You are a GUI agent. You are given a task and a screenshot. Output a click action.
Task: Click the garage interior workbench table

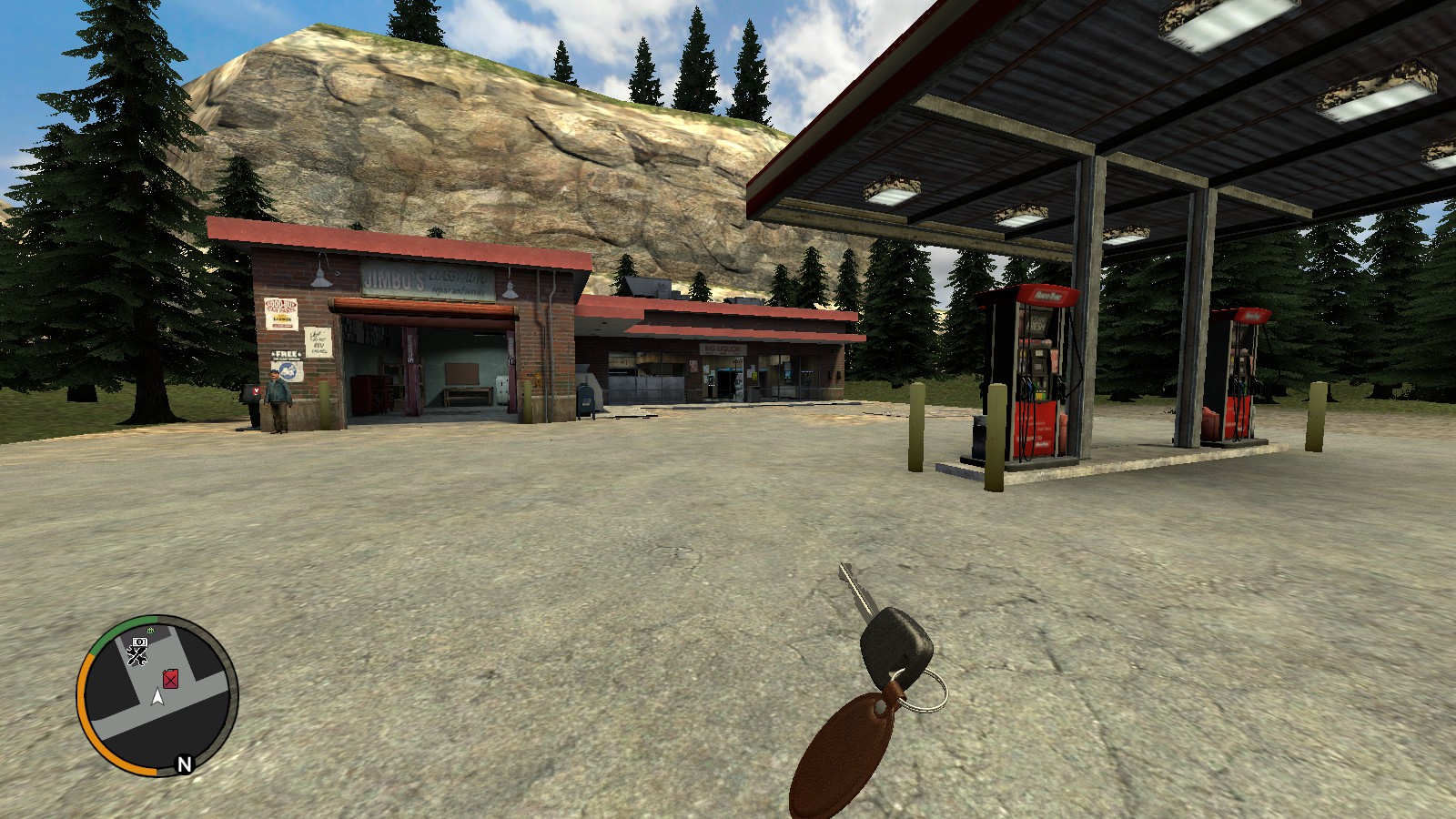(466, 396)
